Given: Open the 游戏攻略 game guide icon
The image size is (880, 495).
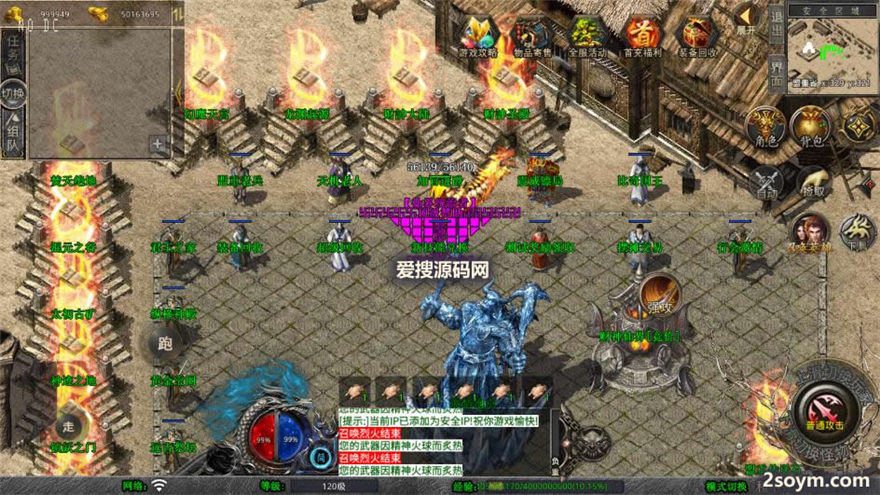Looking at the screenshot, I should [x=476, y=37].
